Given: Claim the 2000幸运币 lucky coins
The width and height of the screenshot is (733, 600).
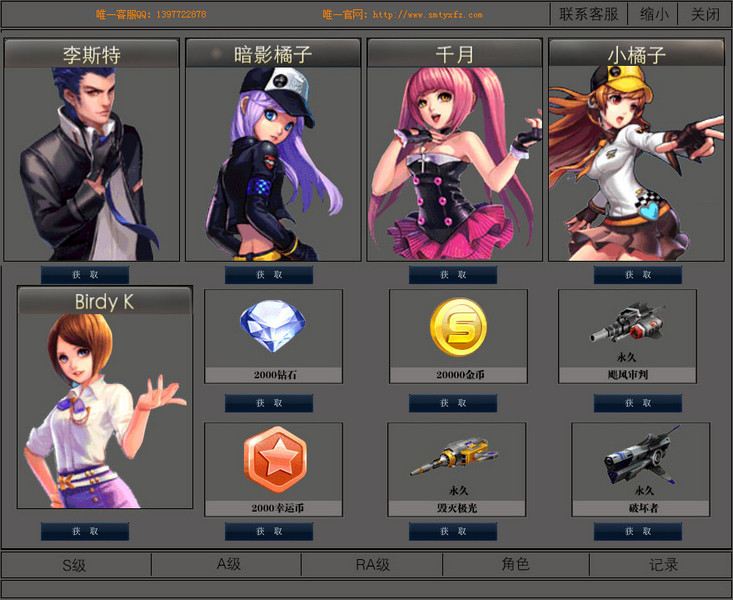Looking at the screenshot, I should pos(269,531).
